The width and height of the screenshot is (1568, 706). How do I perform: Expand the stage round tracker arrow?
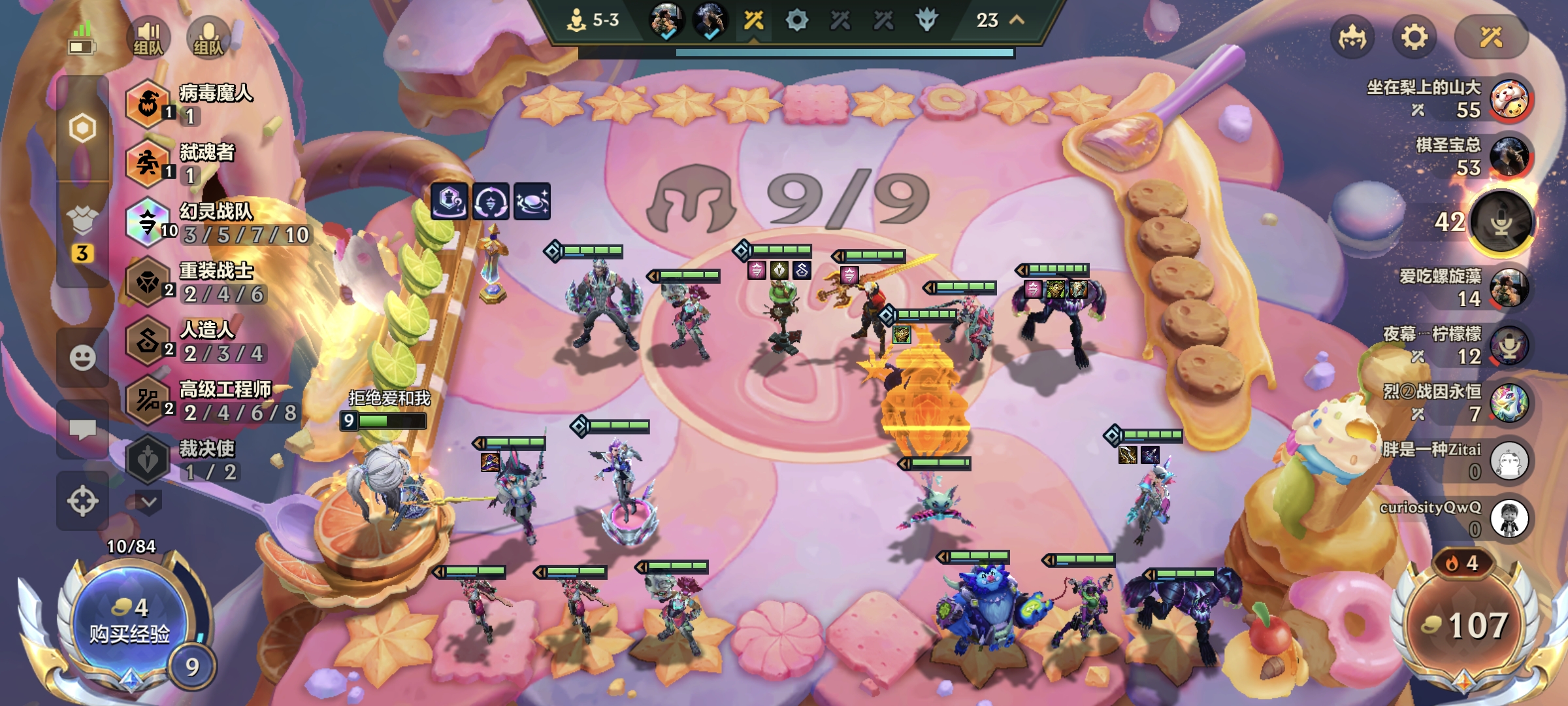(x=1017, y=20)
